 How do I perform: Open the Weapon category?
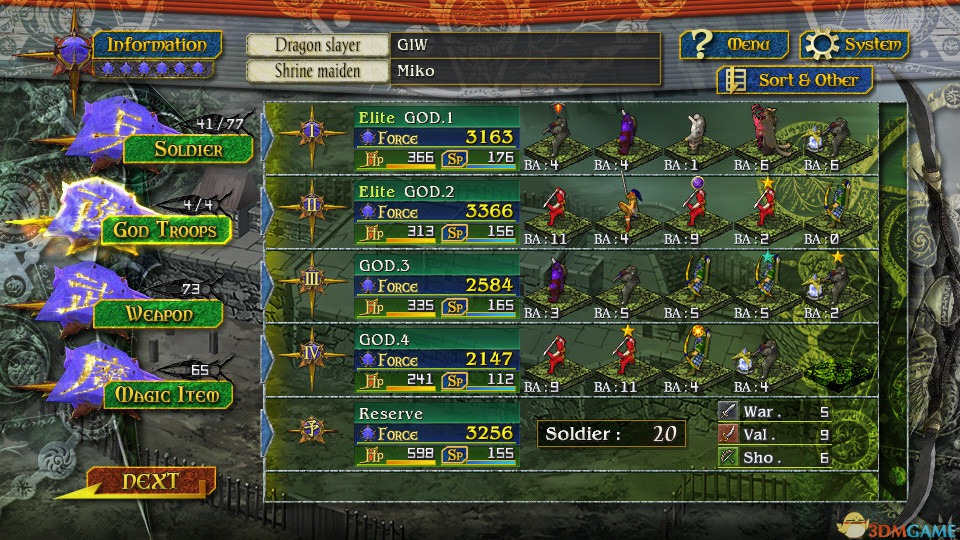158,314
